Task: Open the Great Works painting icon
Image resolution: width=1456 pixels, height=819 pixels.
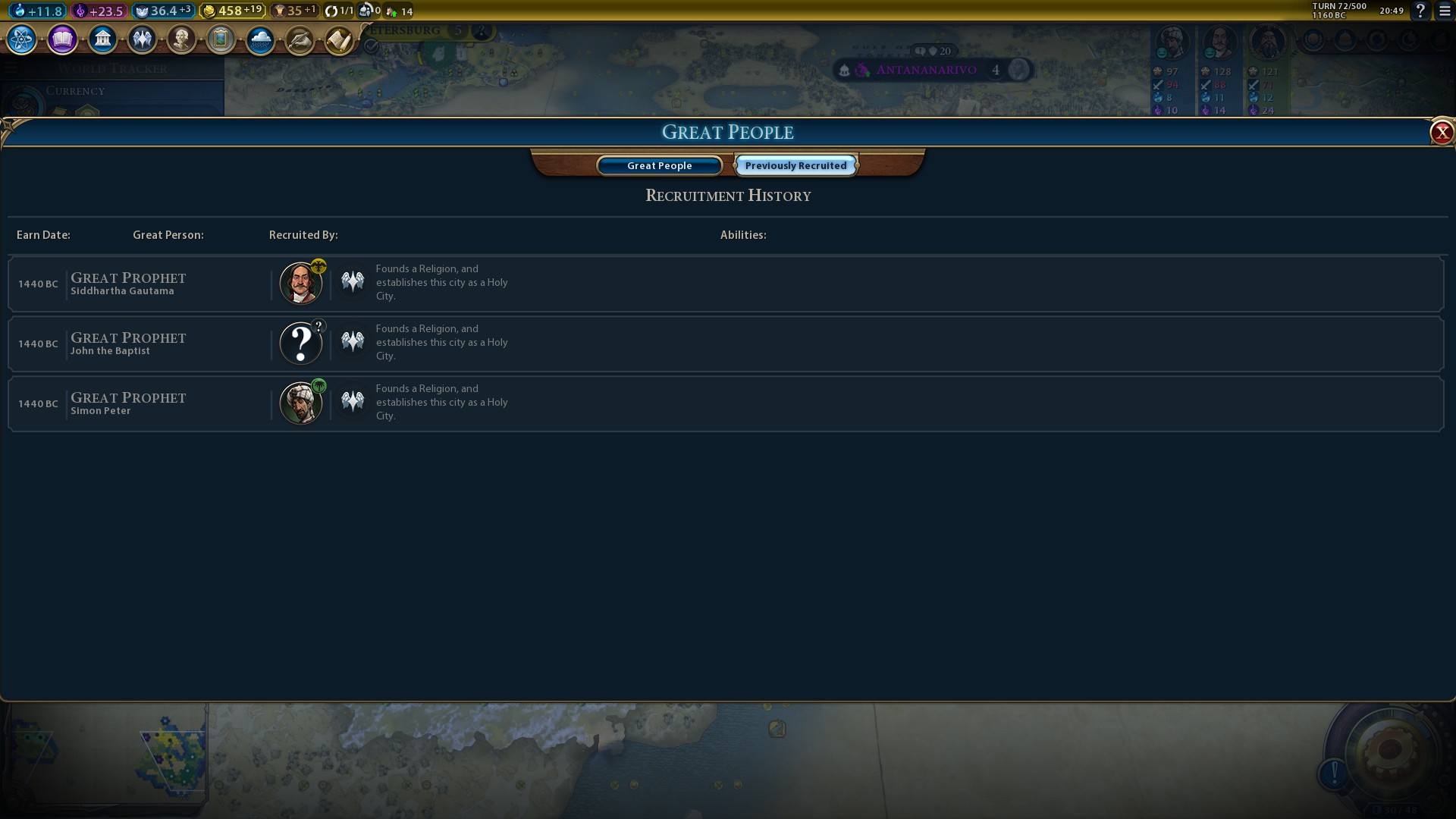Action: coord(221,39)
